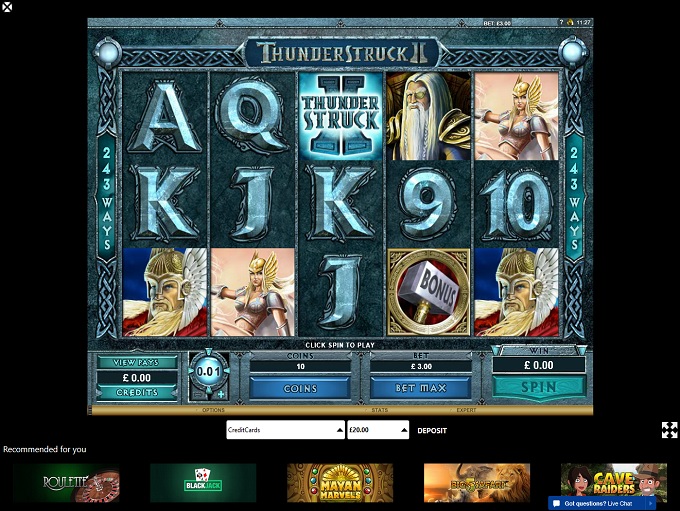Switch to Expert mode tab
Screen dimensions: 680x511
tap(467, 410)
